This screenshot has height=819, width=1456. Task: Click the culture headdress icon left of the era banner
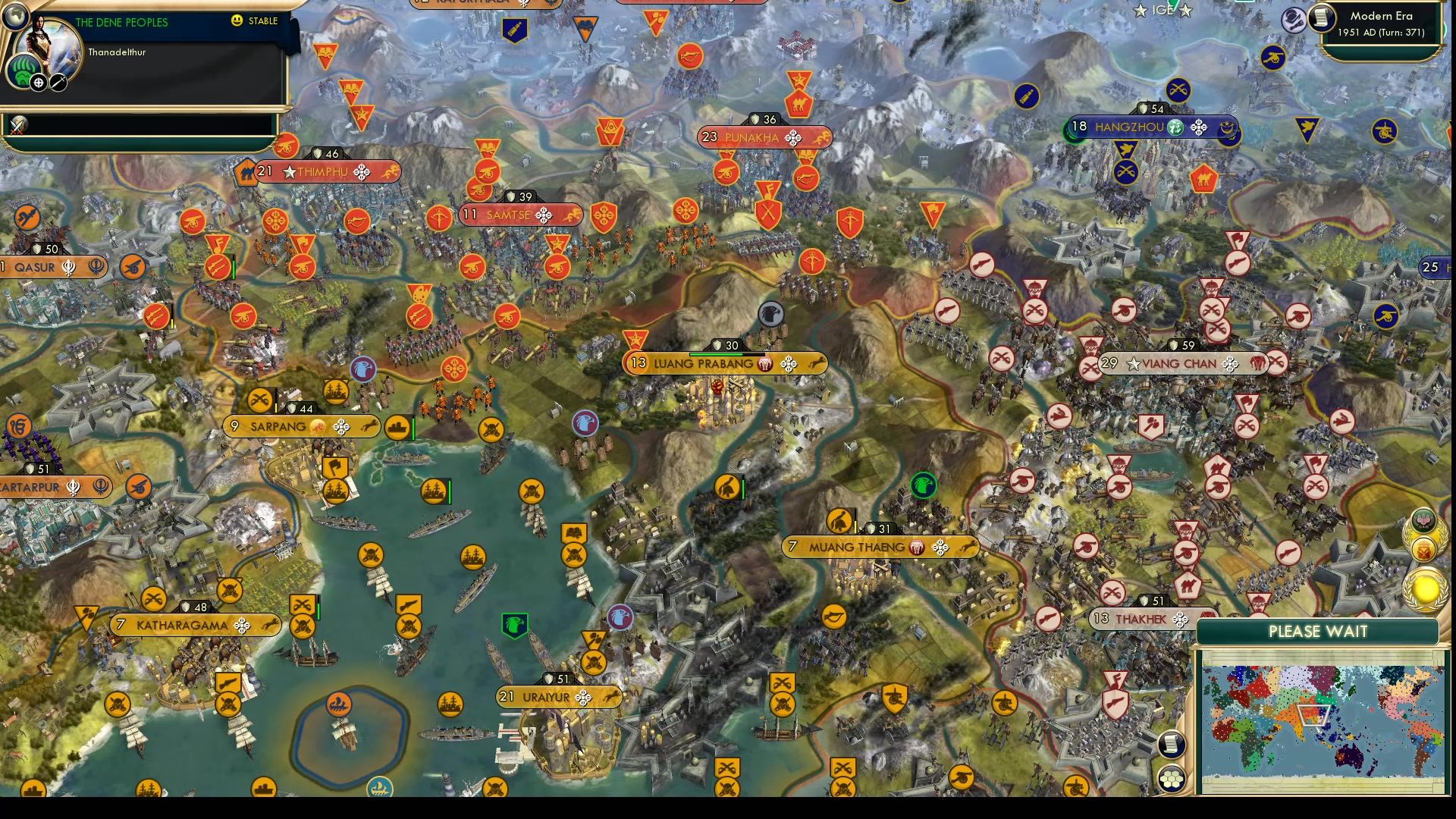[x=1293, y=19]
